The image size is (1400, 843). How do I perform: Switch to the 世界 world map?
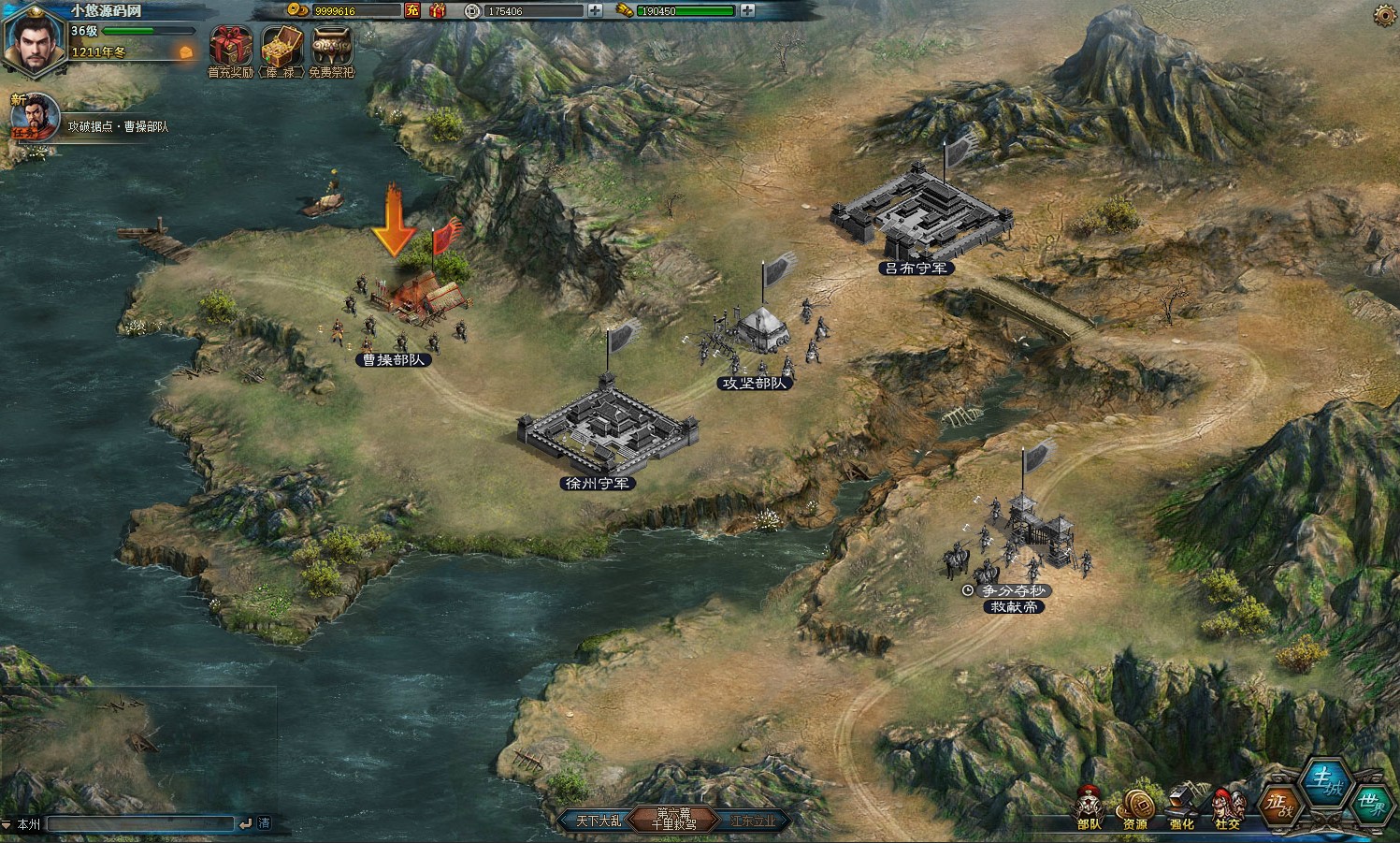pos(1371,805)
